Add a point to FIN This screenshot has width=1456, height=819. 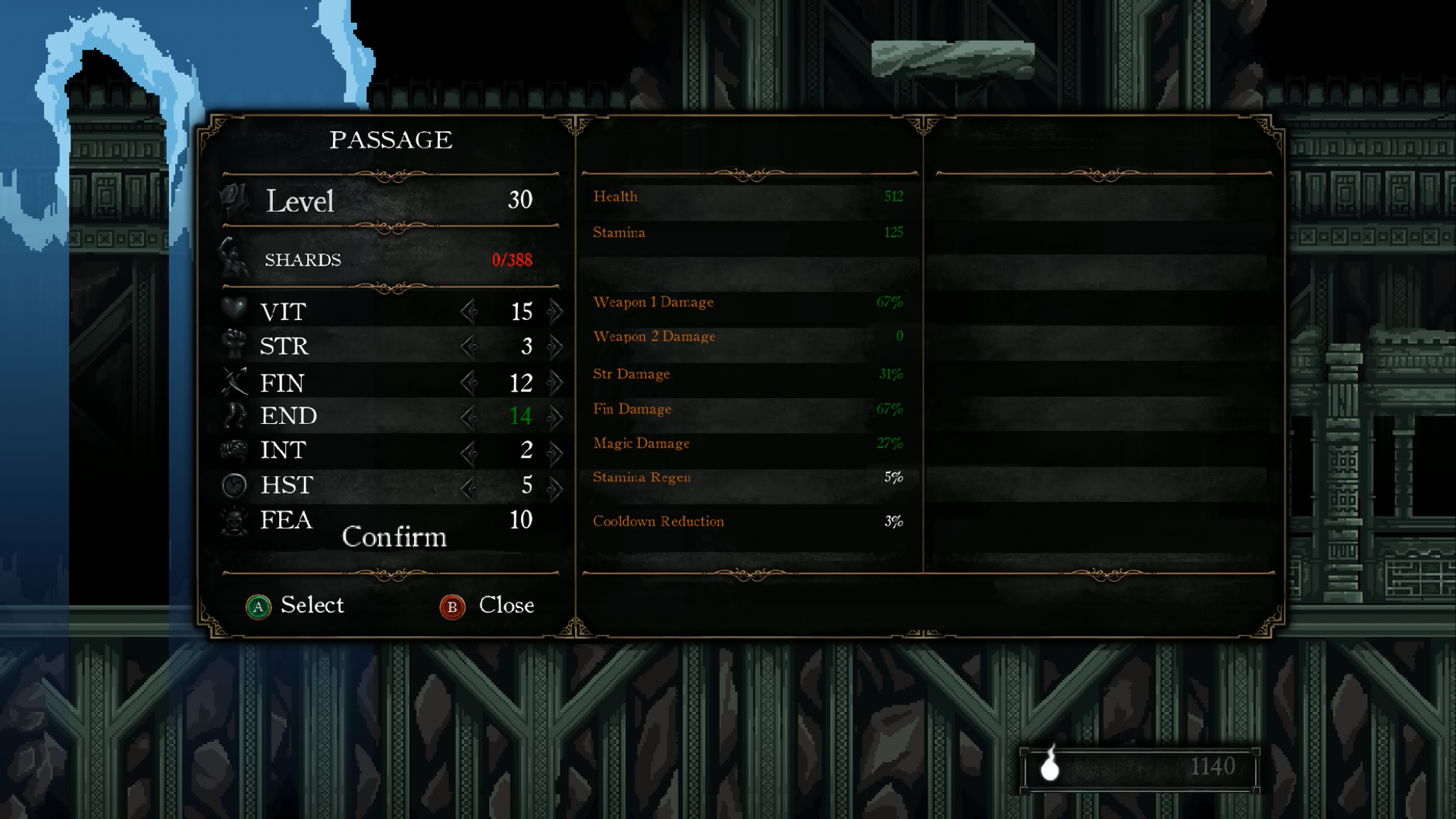coord(556,382)
